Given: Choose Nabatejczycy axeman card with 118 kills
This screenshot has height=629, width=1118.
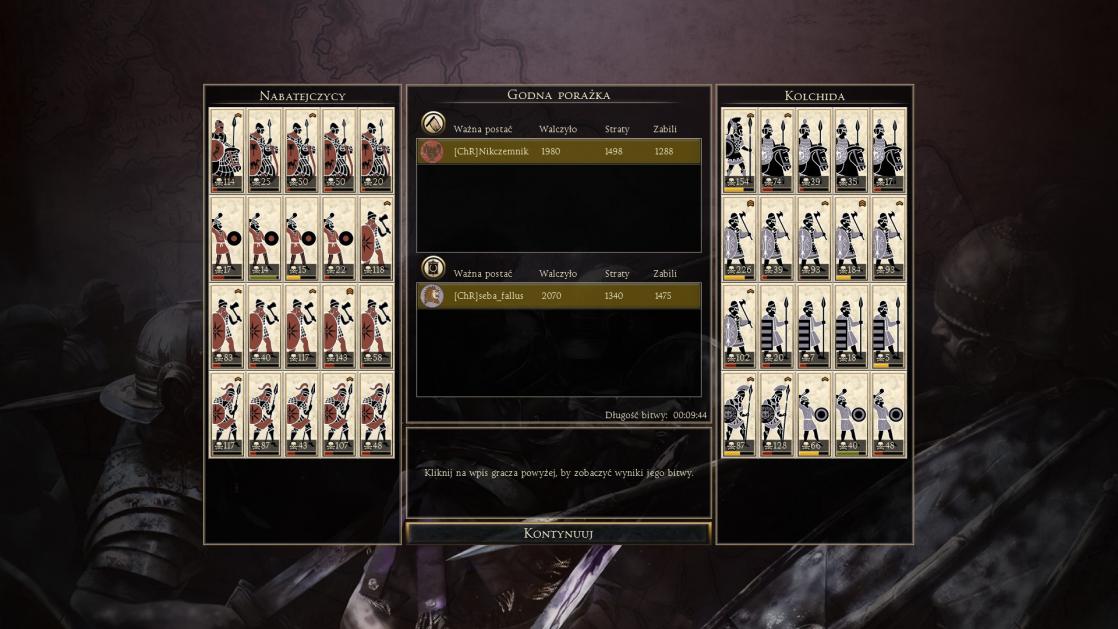Looking at the screenshot, I should pyautogui.click(x=377, y=238).
